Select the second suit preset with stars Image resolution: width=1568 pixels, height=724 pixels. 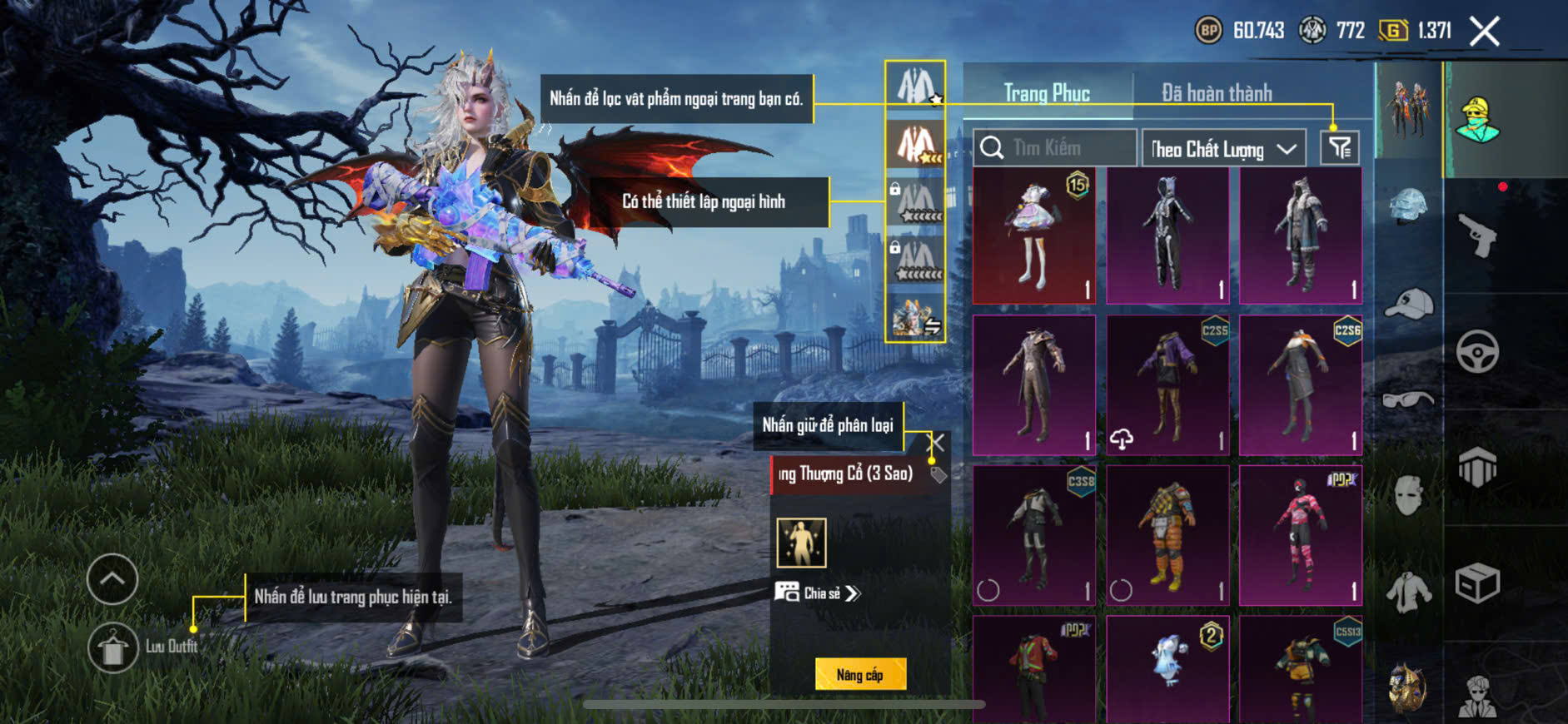pos(915,143)
